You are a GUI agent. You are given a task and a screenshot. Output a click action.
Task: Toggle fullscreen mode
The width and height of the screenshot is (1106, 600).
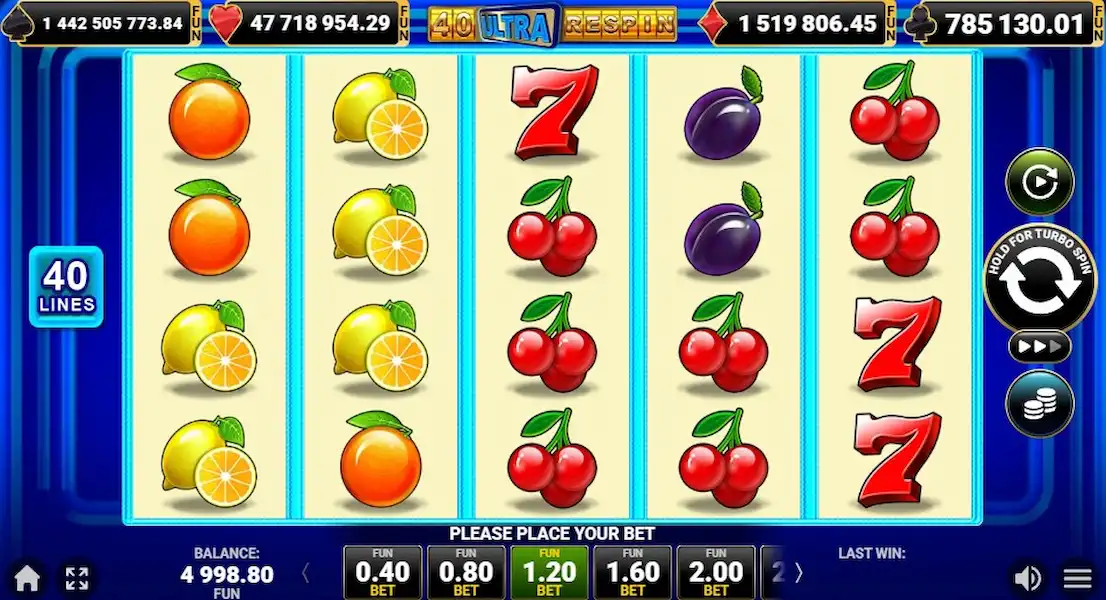tap(77, 578)
